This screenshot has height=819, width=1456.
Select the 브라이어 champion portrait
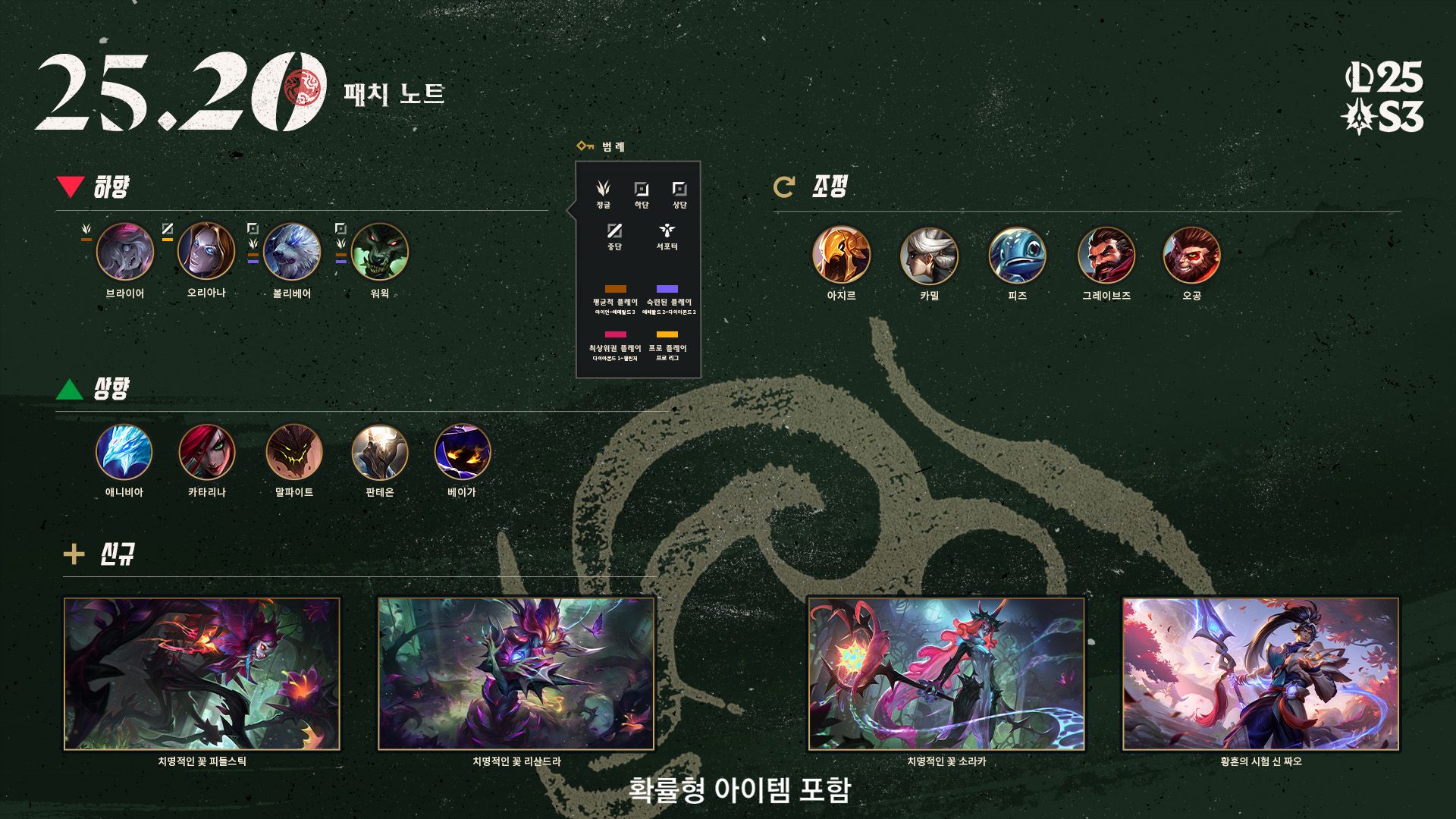point(125,252)
